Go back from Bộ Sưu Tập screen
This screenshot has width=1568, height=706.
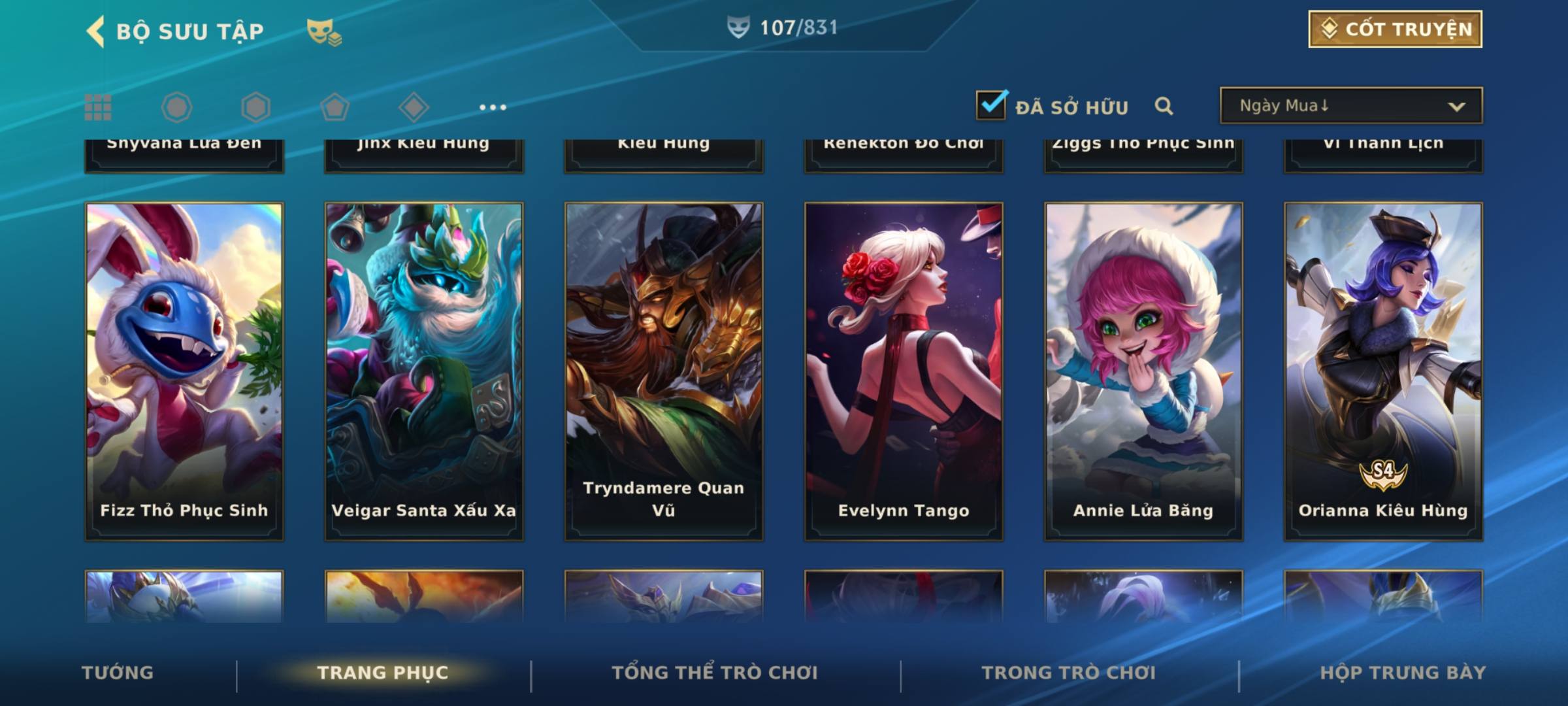click(95, 31)
